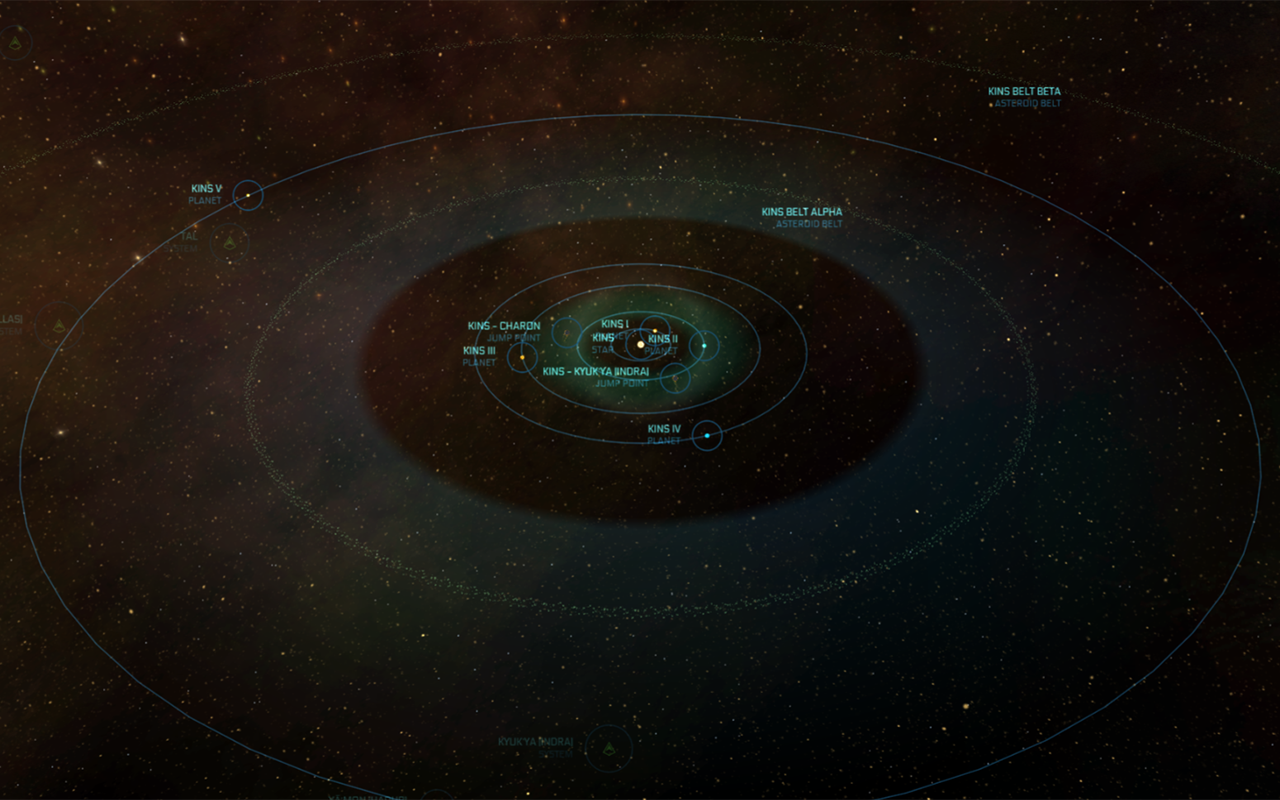Select the Kins Belt Alpha asteroid belt label
Viewport: 1280px width, 800px height.
(802, 213)
